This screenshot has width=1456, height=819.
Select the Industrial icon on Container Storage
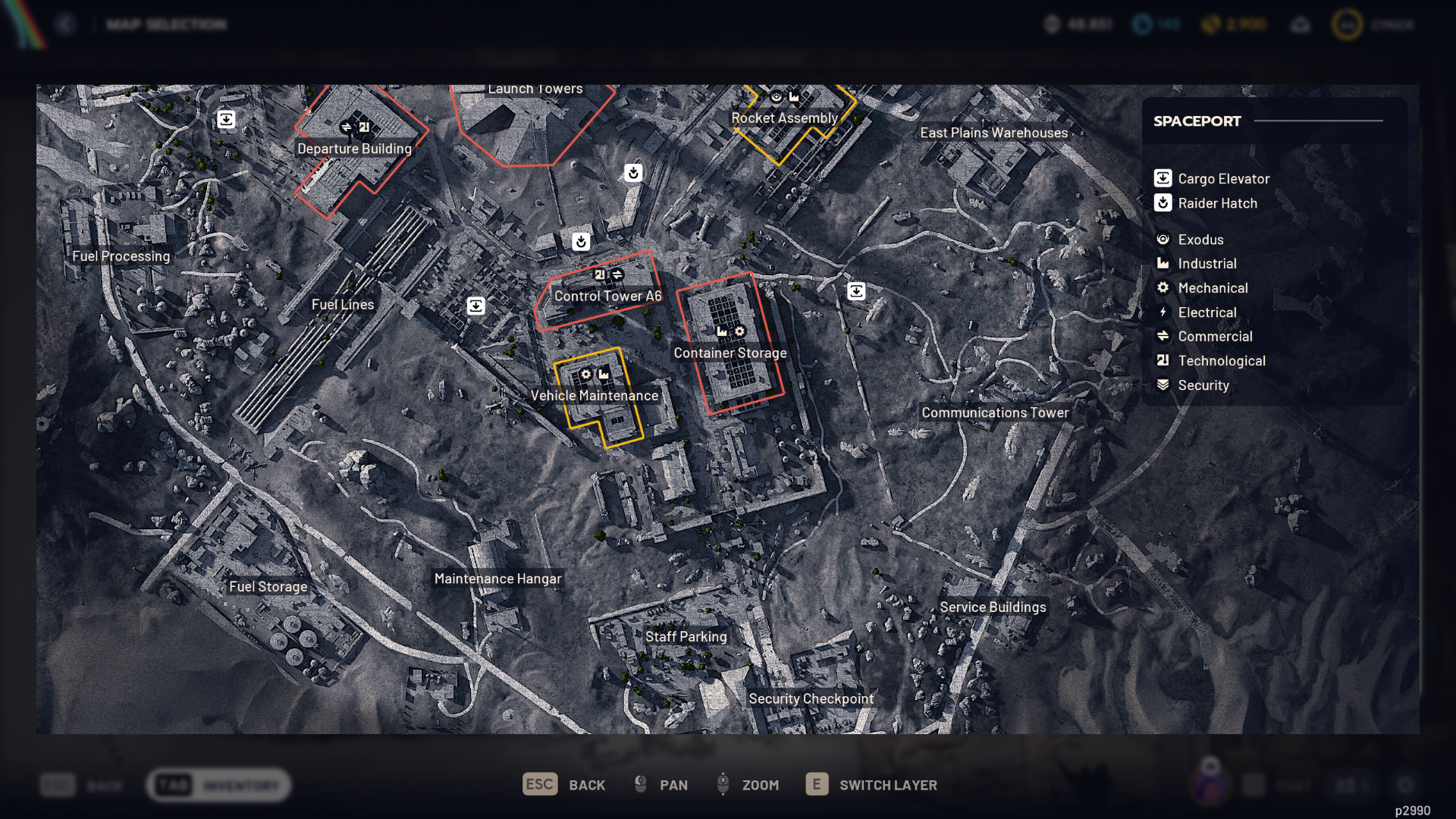[720, 331]
